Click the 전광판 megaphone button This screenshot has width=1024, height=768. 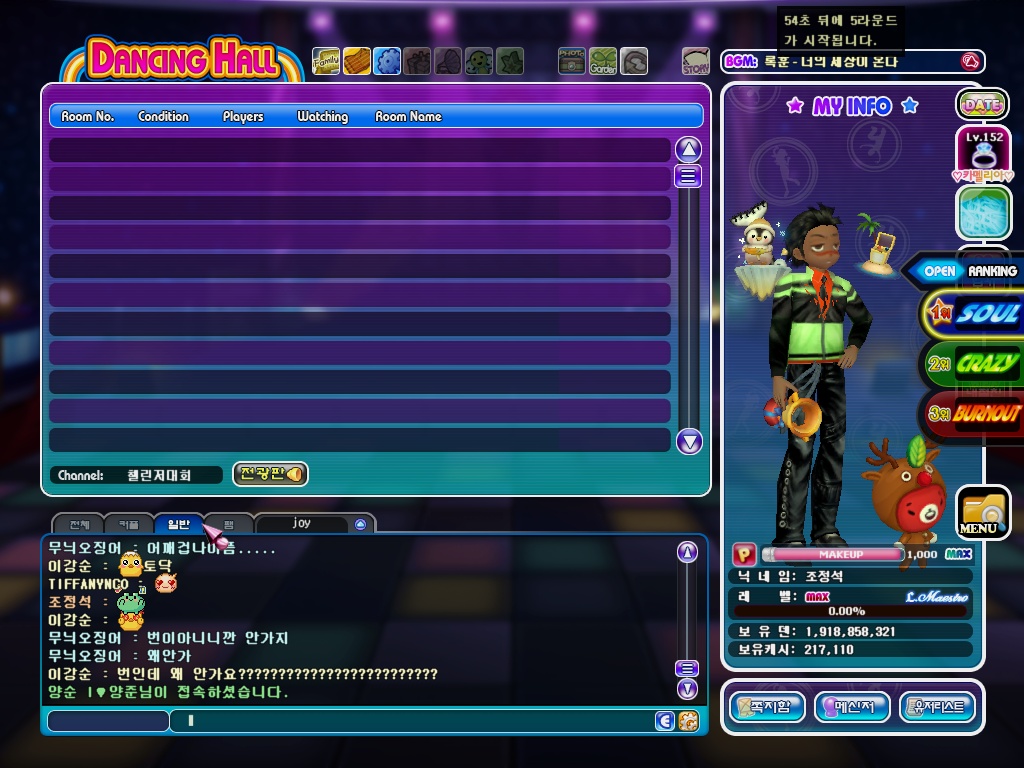(270, 474)
